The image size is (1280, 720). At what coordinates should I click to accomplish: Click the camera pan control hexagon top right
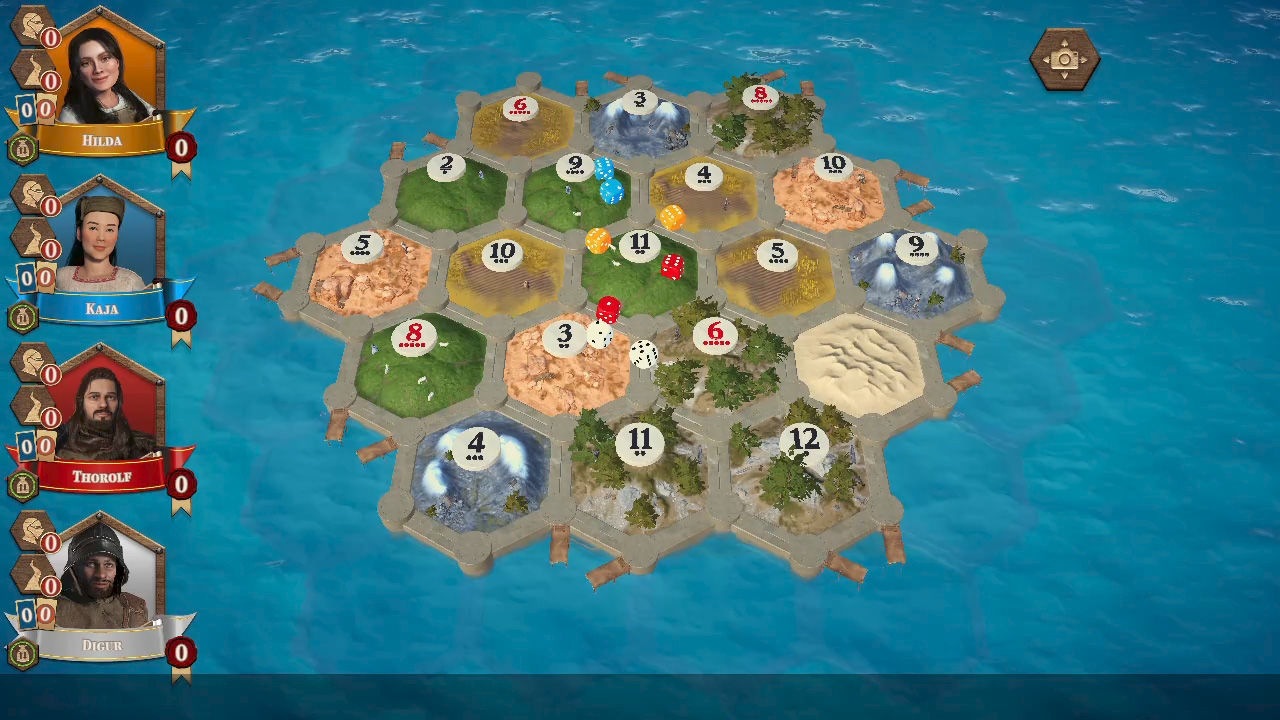tap(1065, 60)
